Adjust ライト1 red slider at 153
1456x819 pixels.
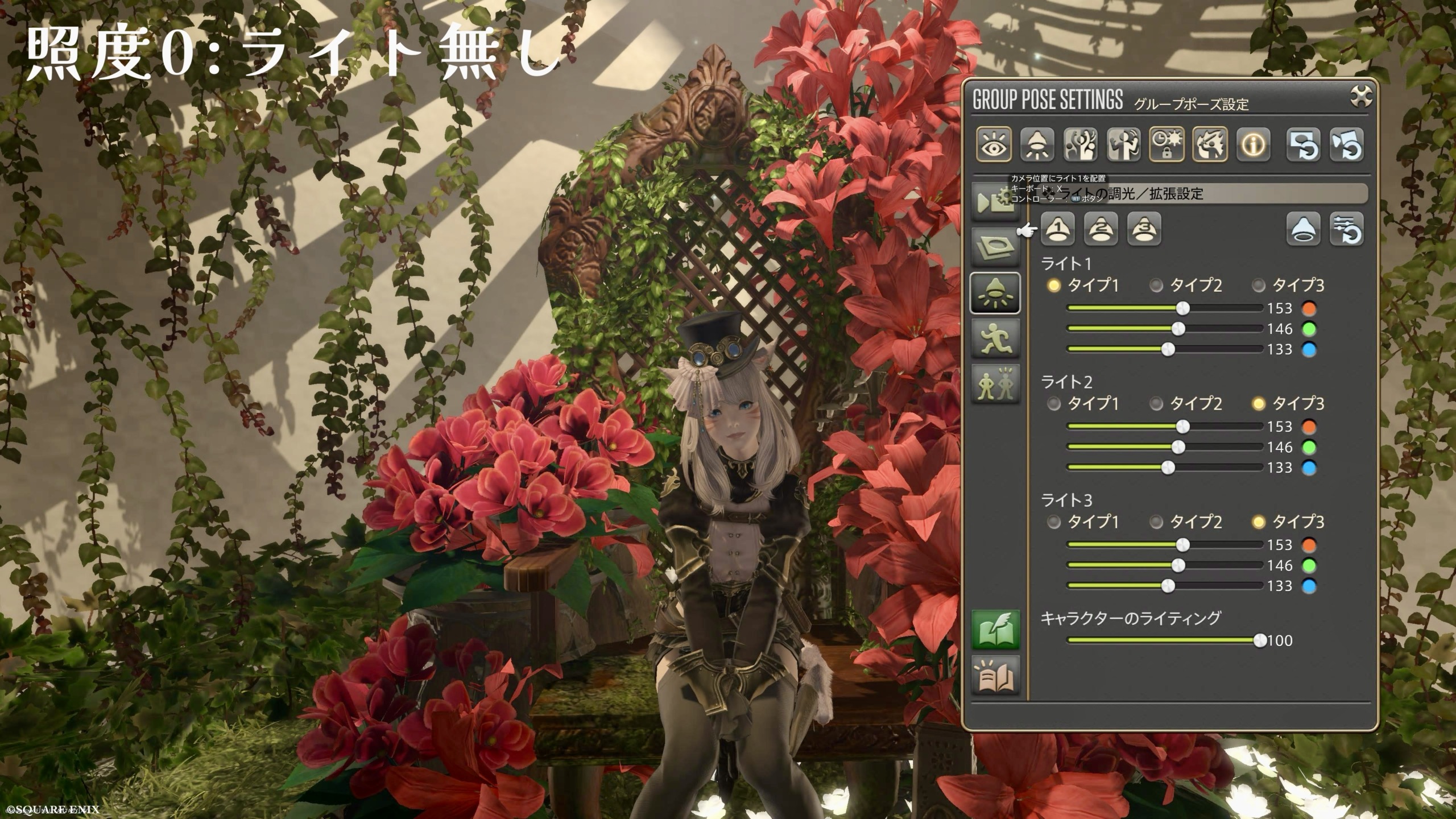(1182, 308)
